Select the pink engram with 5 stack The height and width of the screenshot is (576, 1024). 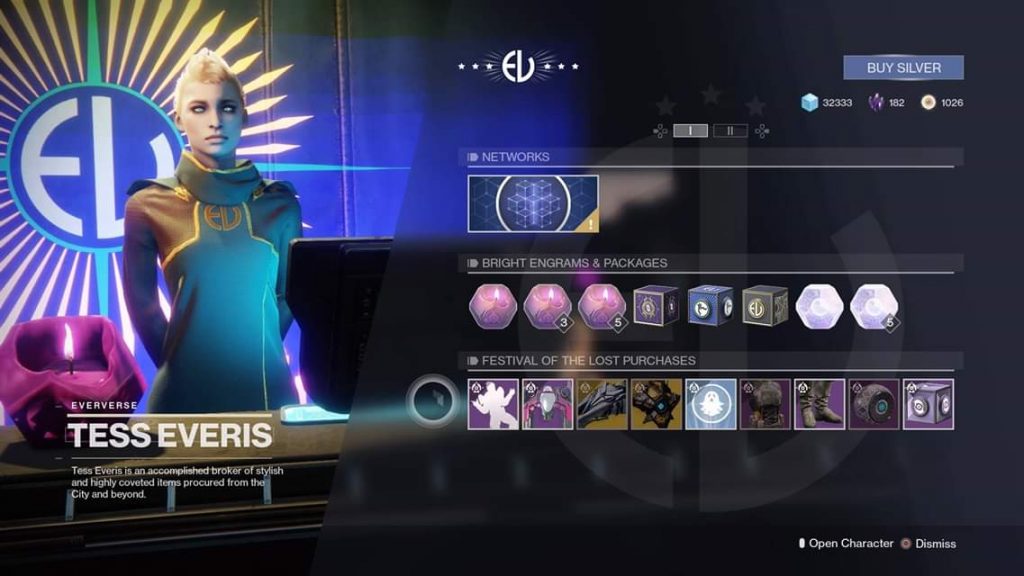[x=601, y=305]
